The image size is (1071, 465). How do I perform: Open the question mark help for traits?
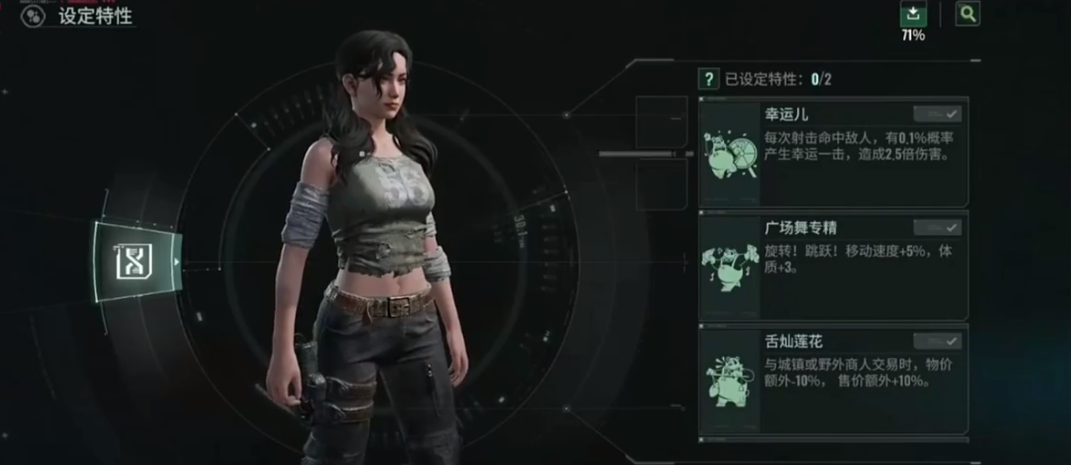[x=708, y=78]
